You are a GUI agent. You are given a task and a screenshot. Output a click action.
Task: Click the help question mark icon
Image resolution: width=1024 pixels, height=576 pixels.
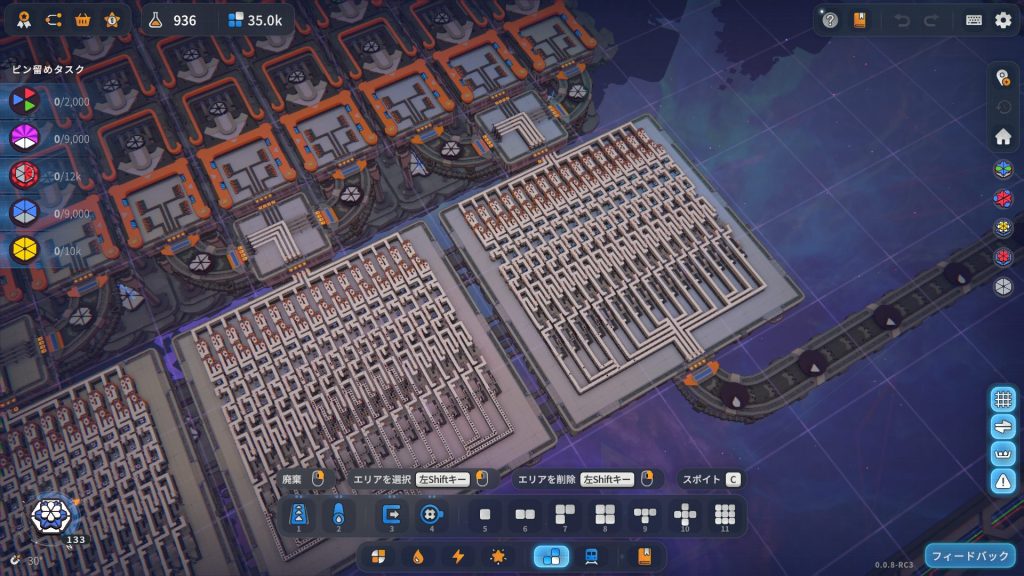(x=830, y=20)
